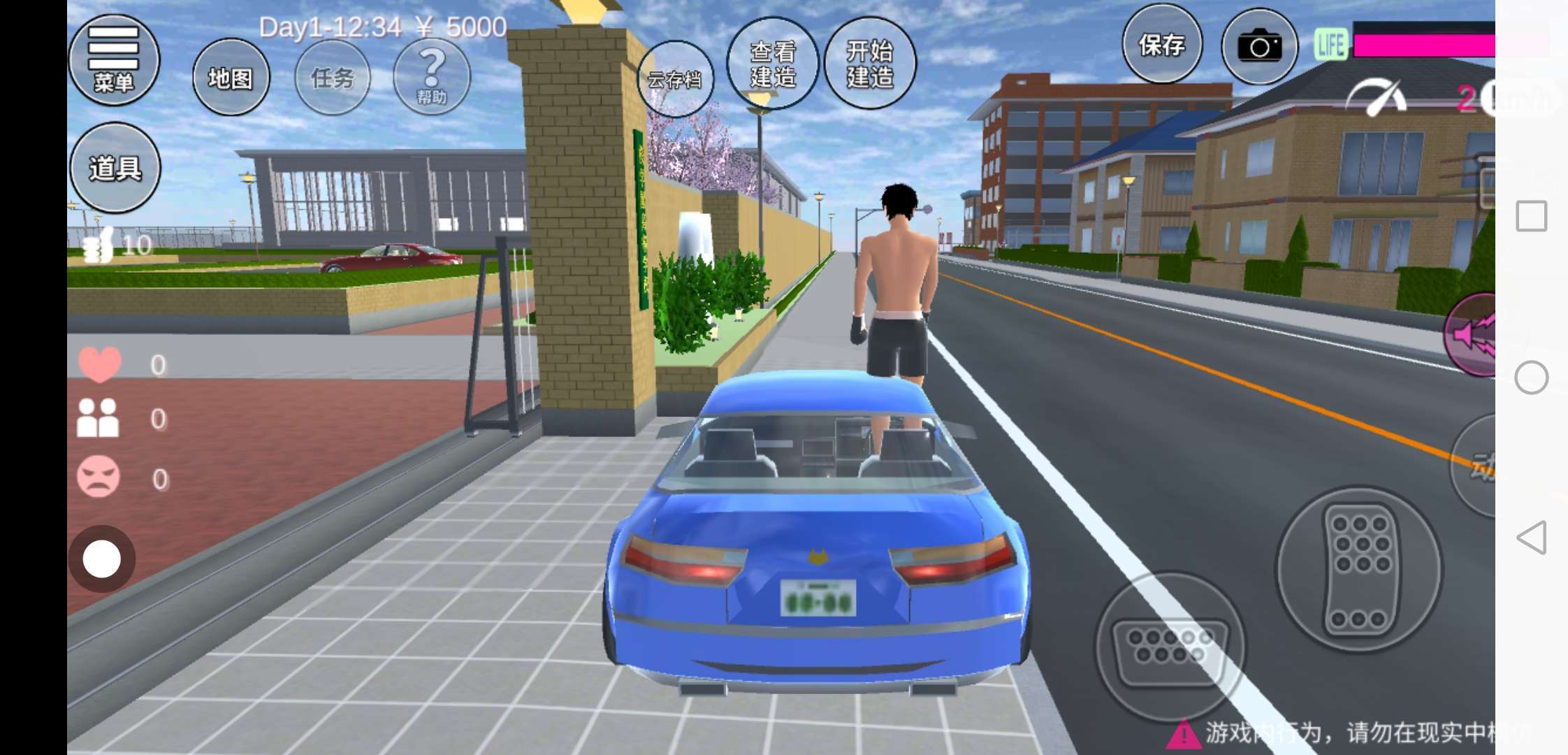Tap the 云存档 cloud save button
1568x755 pixels.
674,79
